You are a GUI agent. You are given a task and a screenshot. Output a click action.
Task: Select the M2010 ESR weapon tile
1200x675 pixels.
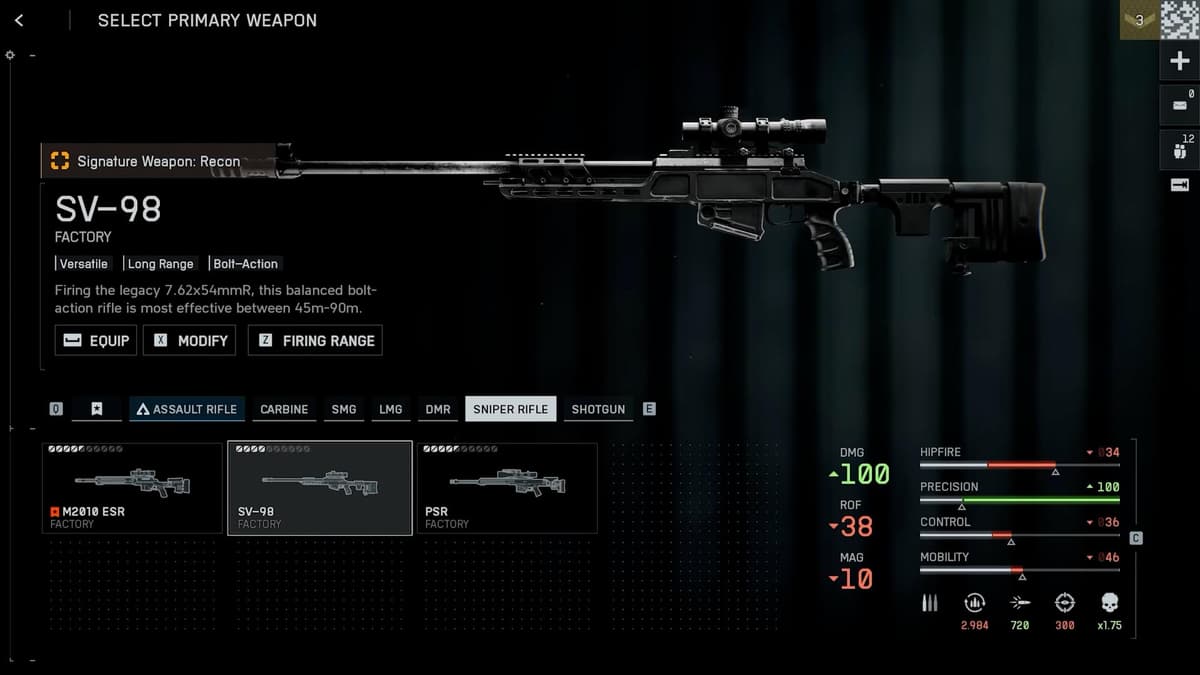(x=132, y=488)
